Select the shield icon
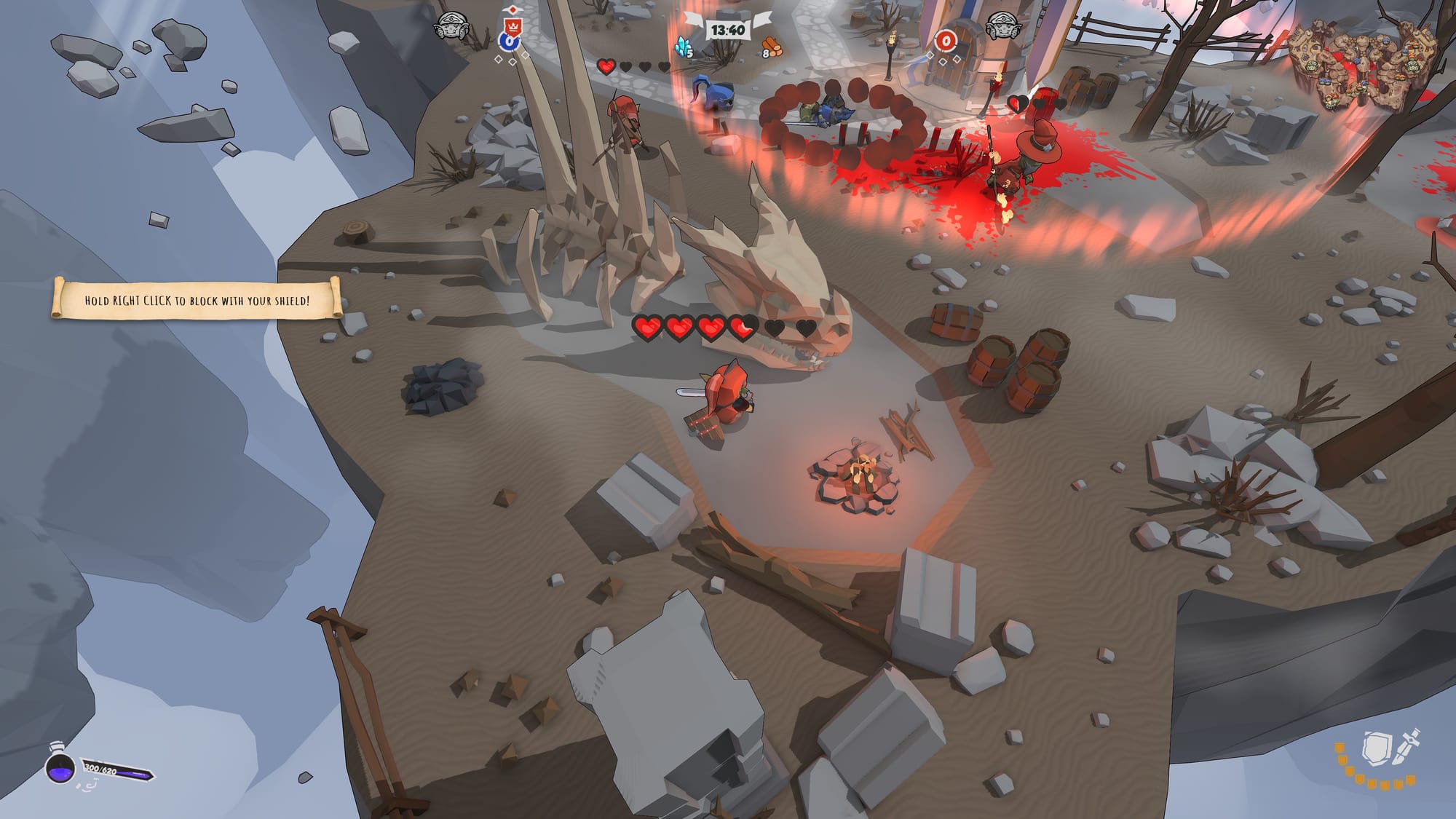The height and width of the screenshot is (819, 1456). click(x=1375, y=748)
